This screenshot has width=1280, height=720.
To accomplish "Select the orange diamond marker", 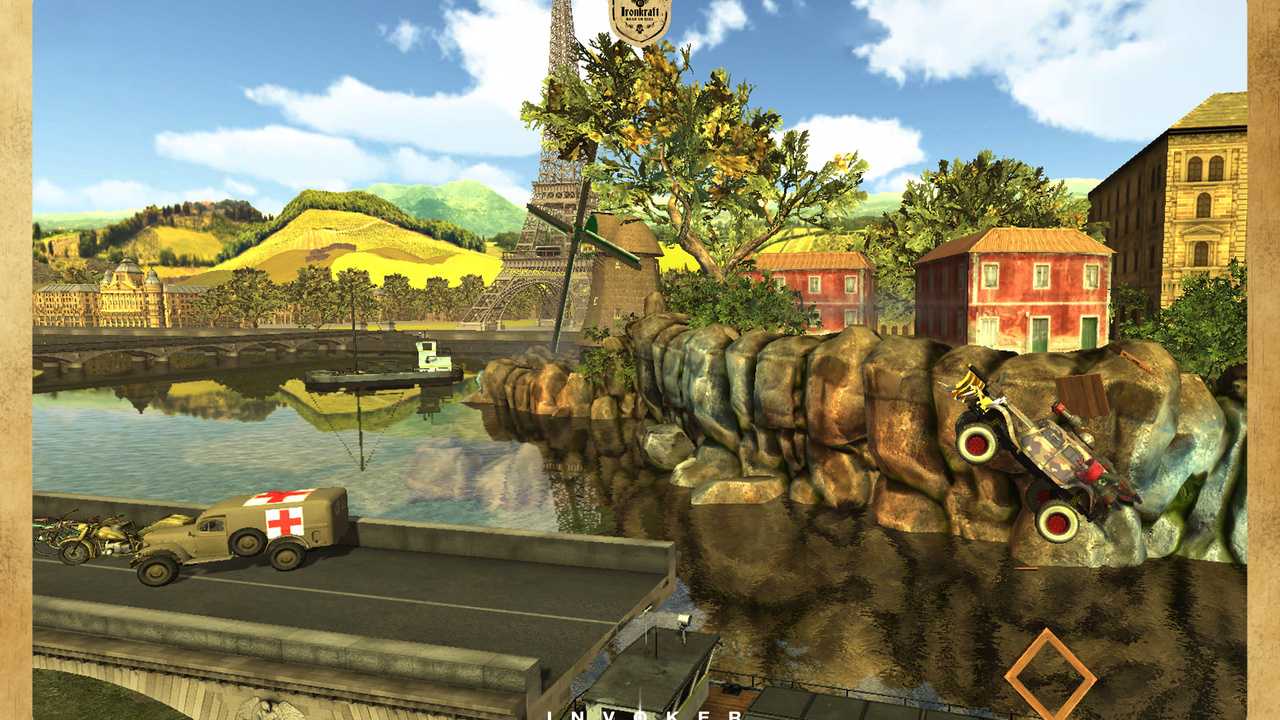I will tap(1050, 675).
